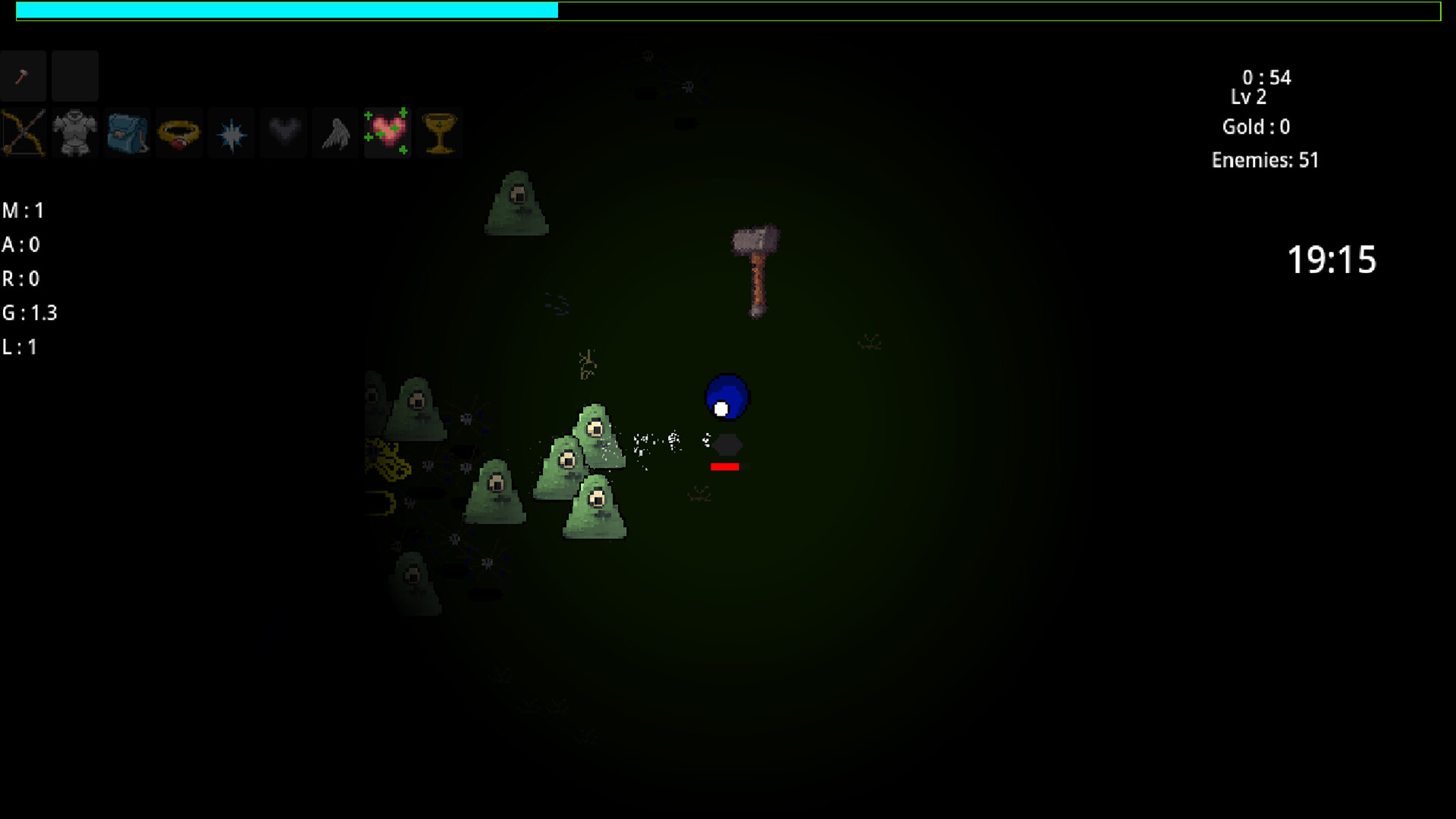Select the armor chestplate icon
Image resolution: width=1456 pixels, height=819 pixels.
point(75,133)
